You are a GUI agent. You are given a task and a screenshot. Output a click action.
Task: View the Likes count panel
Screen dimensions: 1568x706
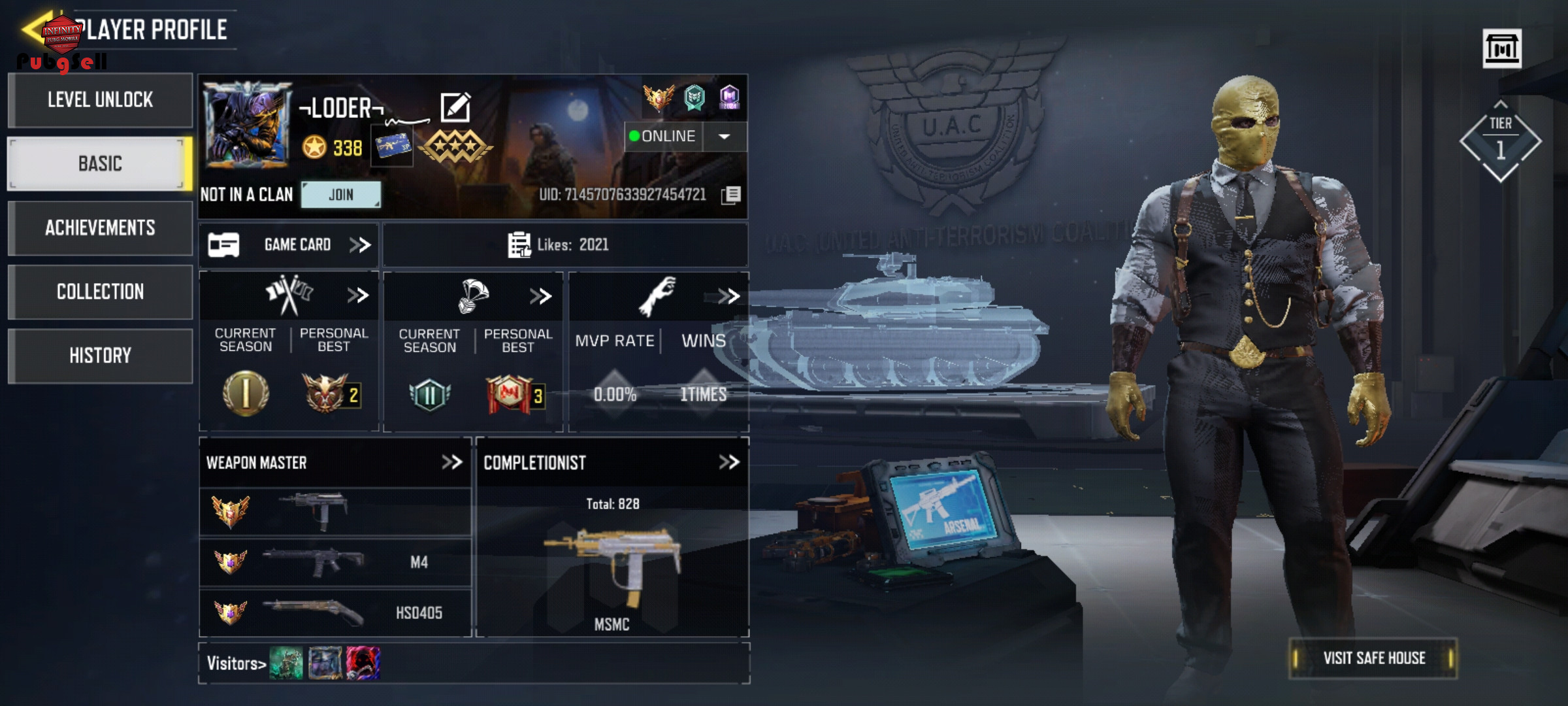coord(564,245)
